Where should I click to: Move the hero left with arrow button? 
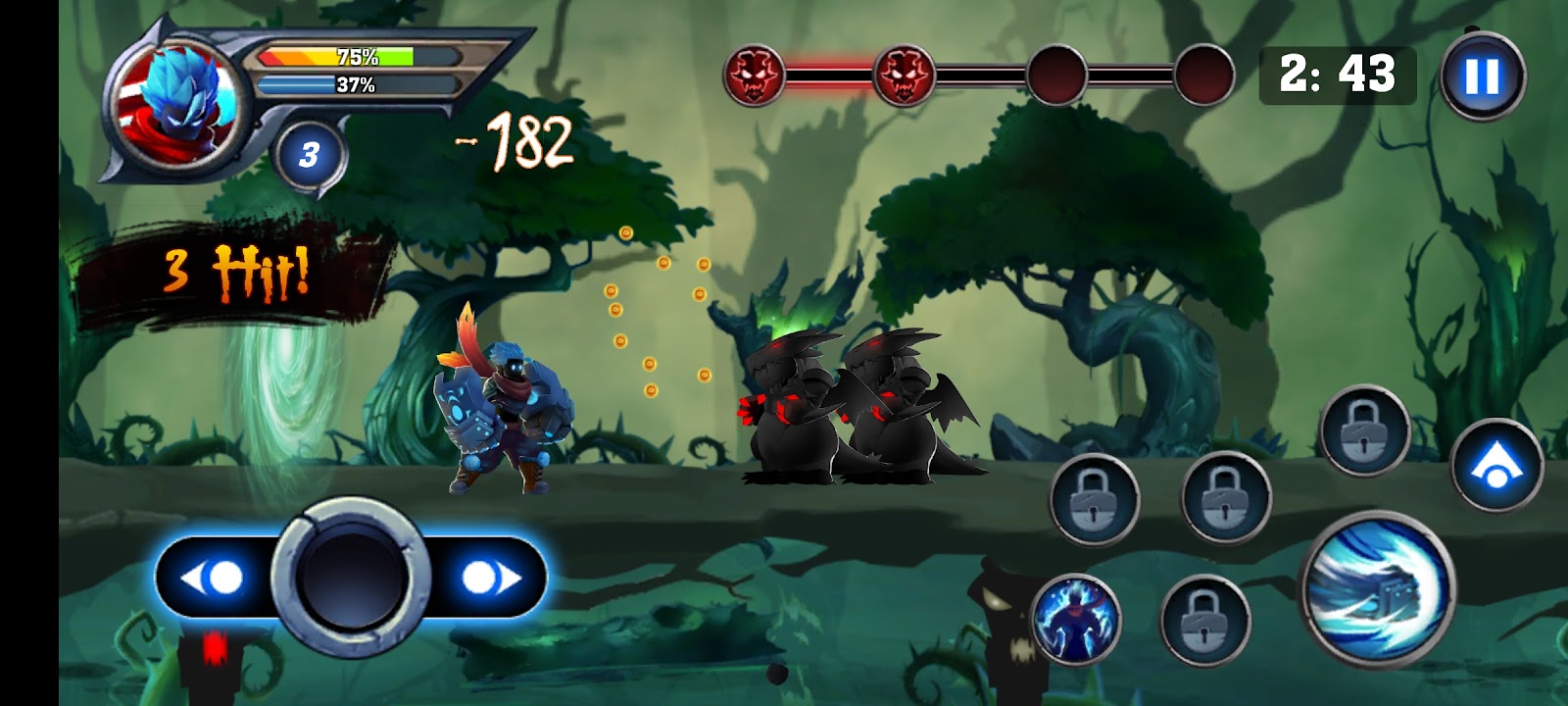point(214,578)
